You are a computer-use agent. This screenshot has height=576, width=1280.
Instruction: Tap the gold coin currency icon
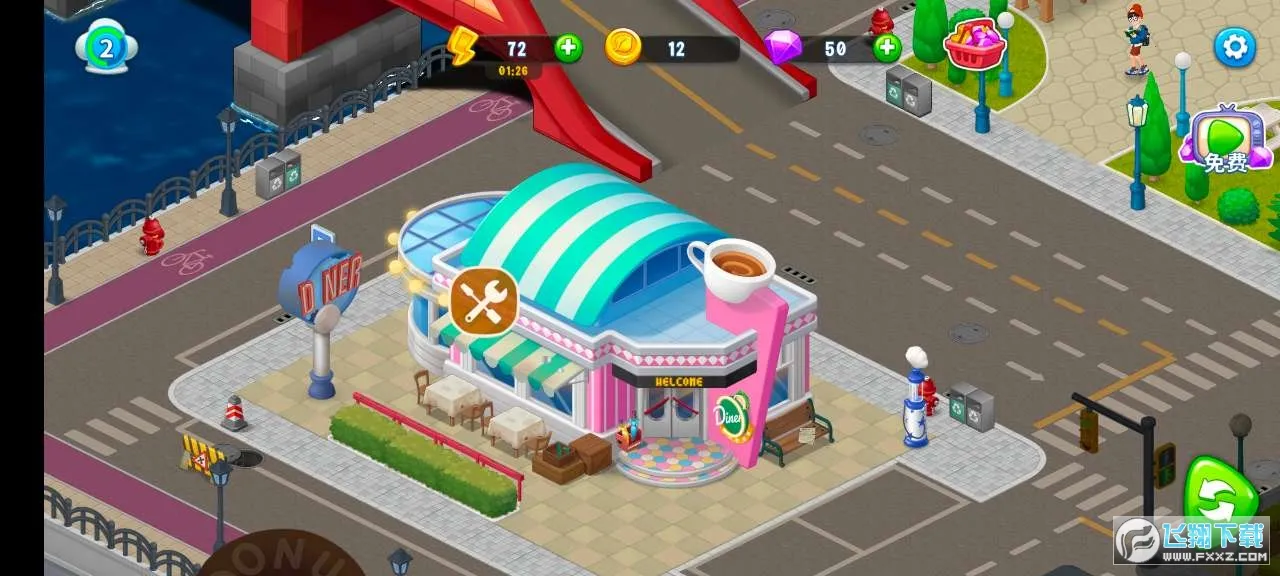click(623, 47)
